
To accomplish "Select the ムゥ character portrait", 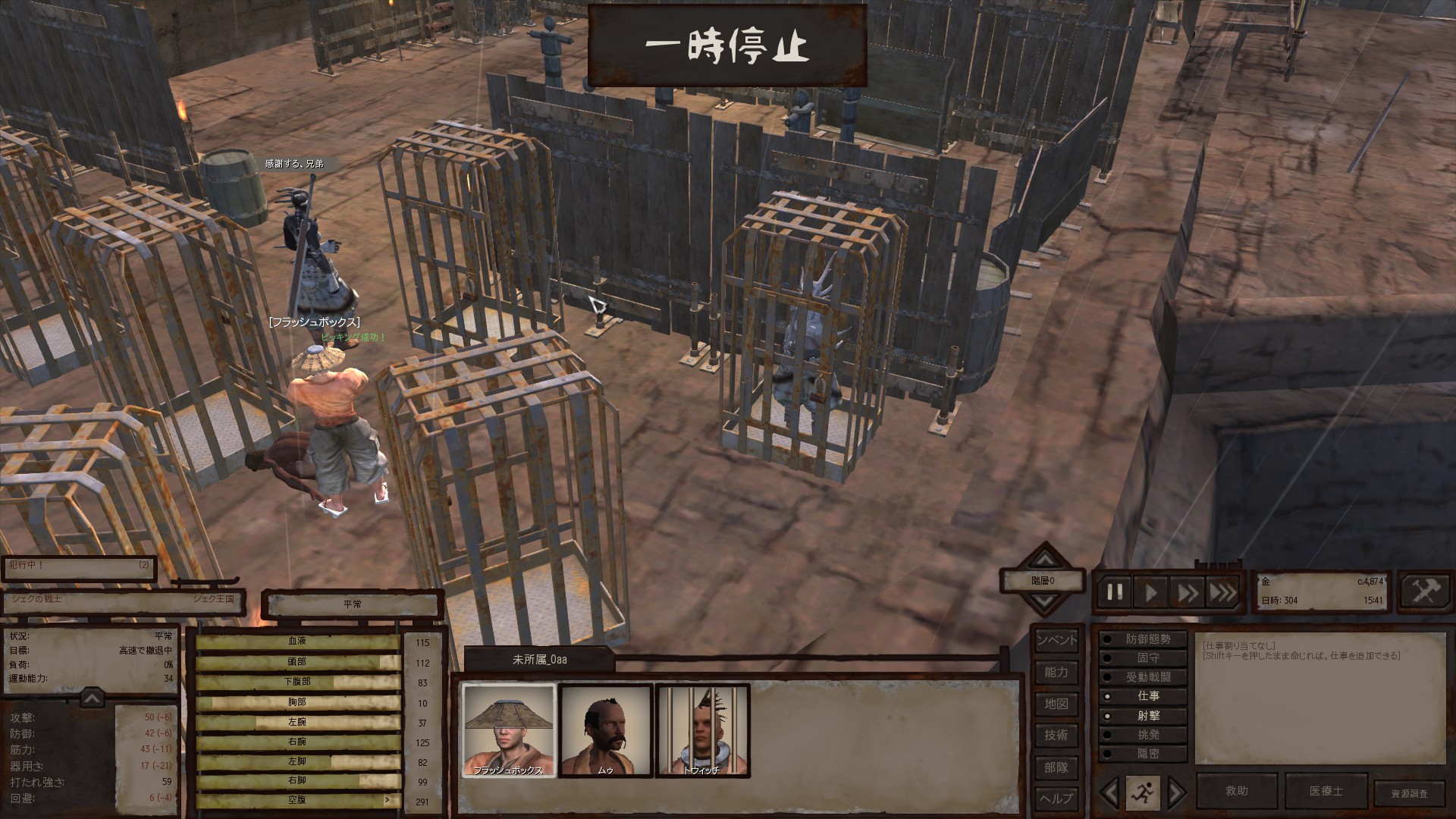I will point(606,730).
